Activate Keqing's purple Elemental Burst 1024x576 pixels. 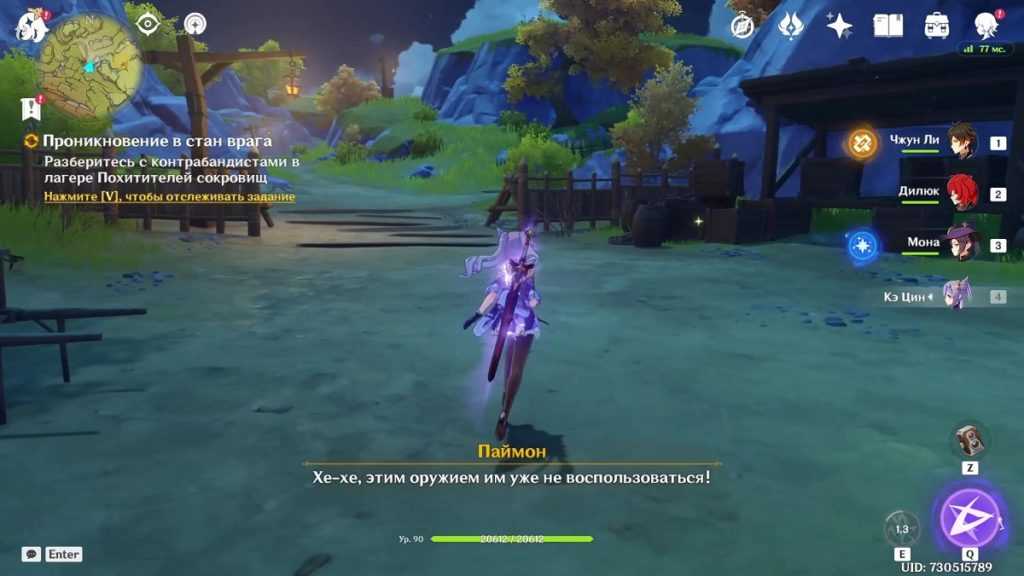point(969,518)
